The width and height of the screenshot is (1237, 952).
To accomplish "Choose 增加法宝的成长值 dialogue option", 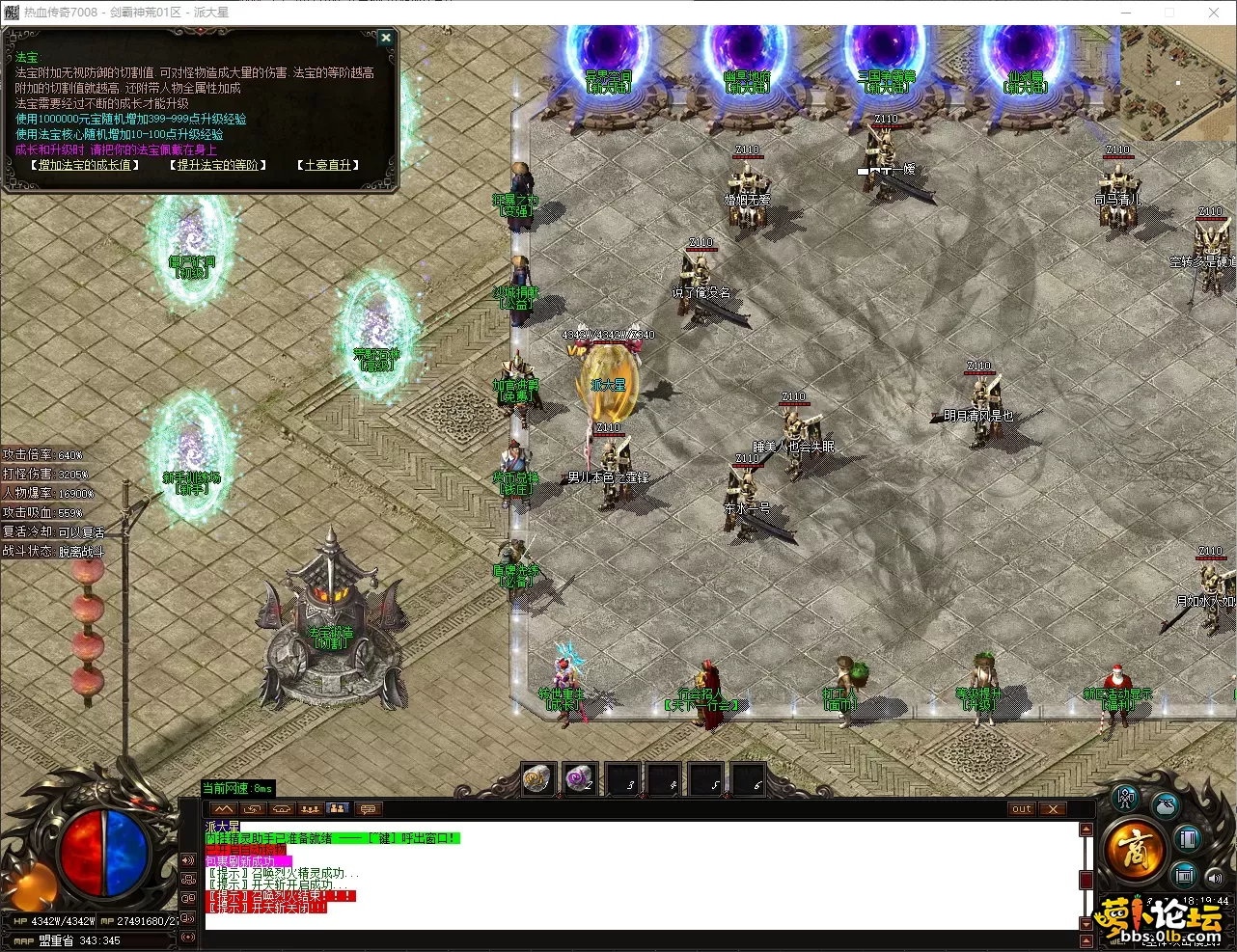I will click(84, 165).
